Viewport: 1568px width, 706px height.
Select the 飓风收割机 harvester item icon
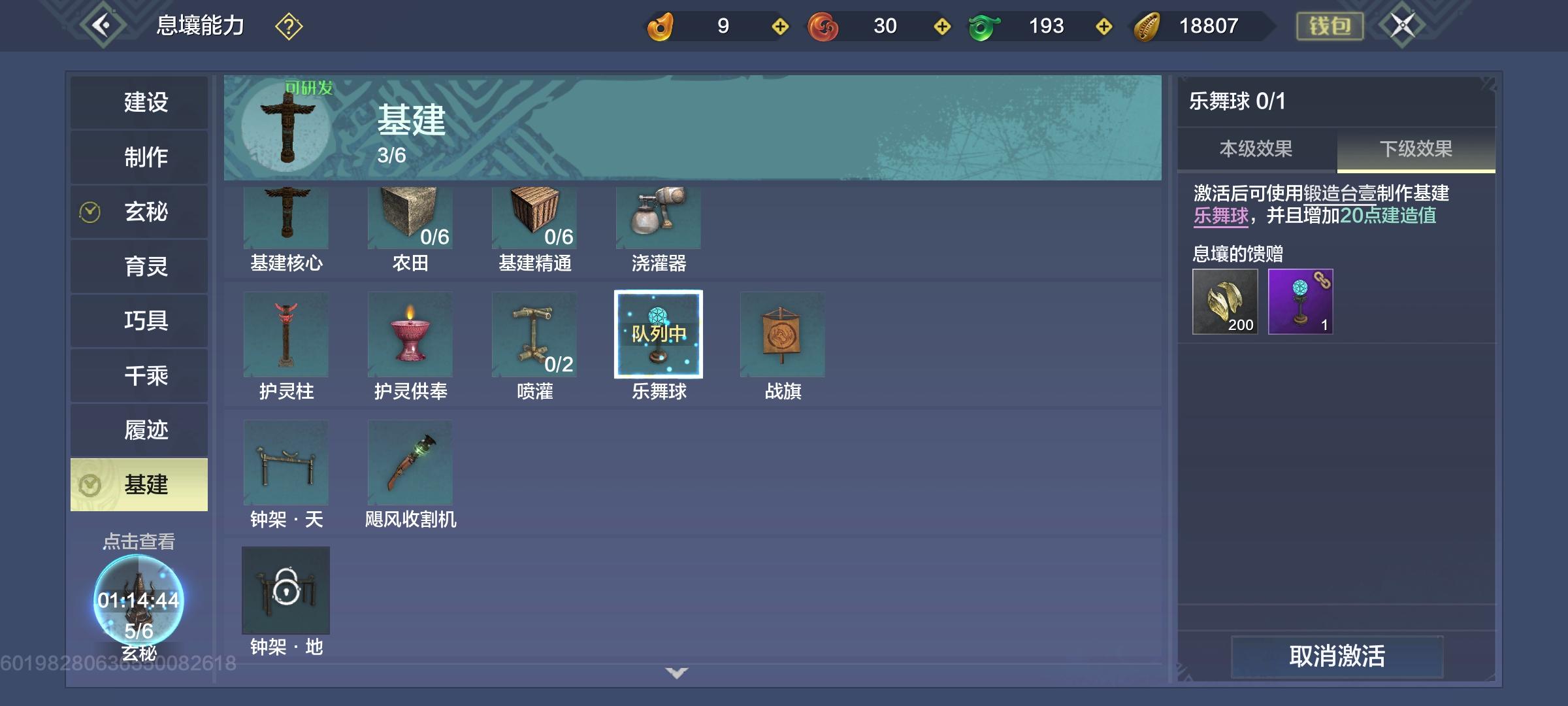pyautogui.click(x=410, y=463)
